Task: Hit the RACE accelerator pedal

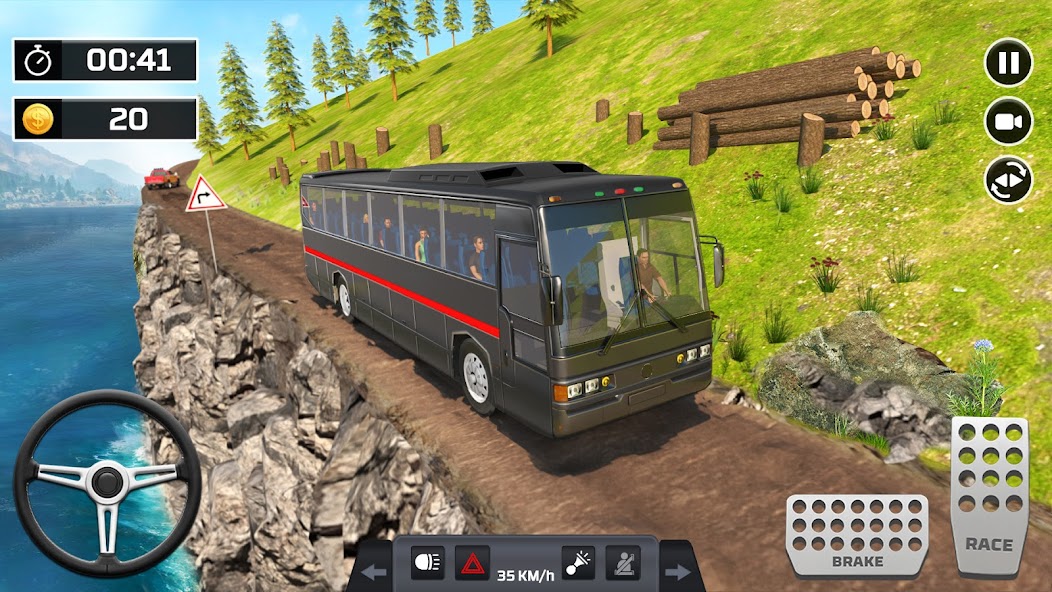Action: click(988, 495)
